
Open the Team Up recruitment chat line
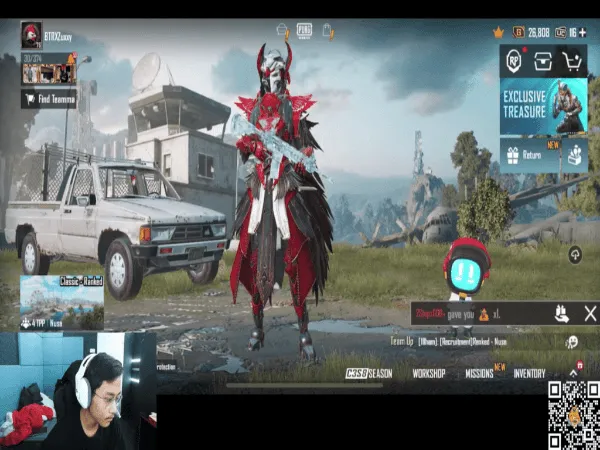(x=470, y=341)
